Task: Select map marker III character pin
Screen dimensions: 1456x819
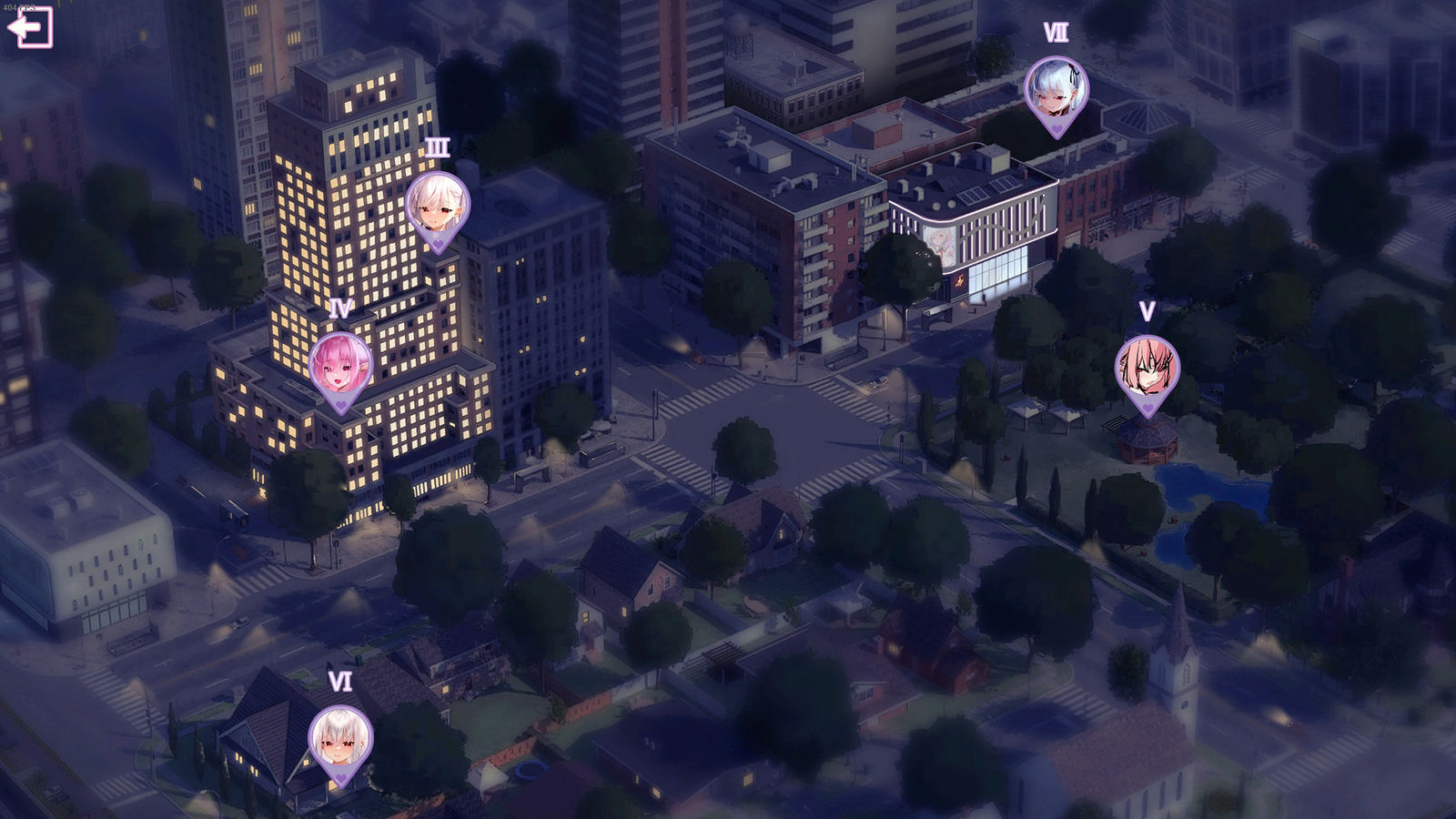Action: coord(438,207)
